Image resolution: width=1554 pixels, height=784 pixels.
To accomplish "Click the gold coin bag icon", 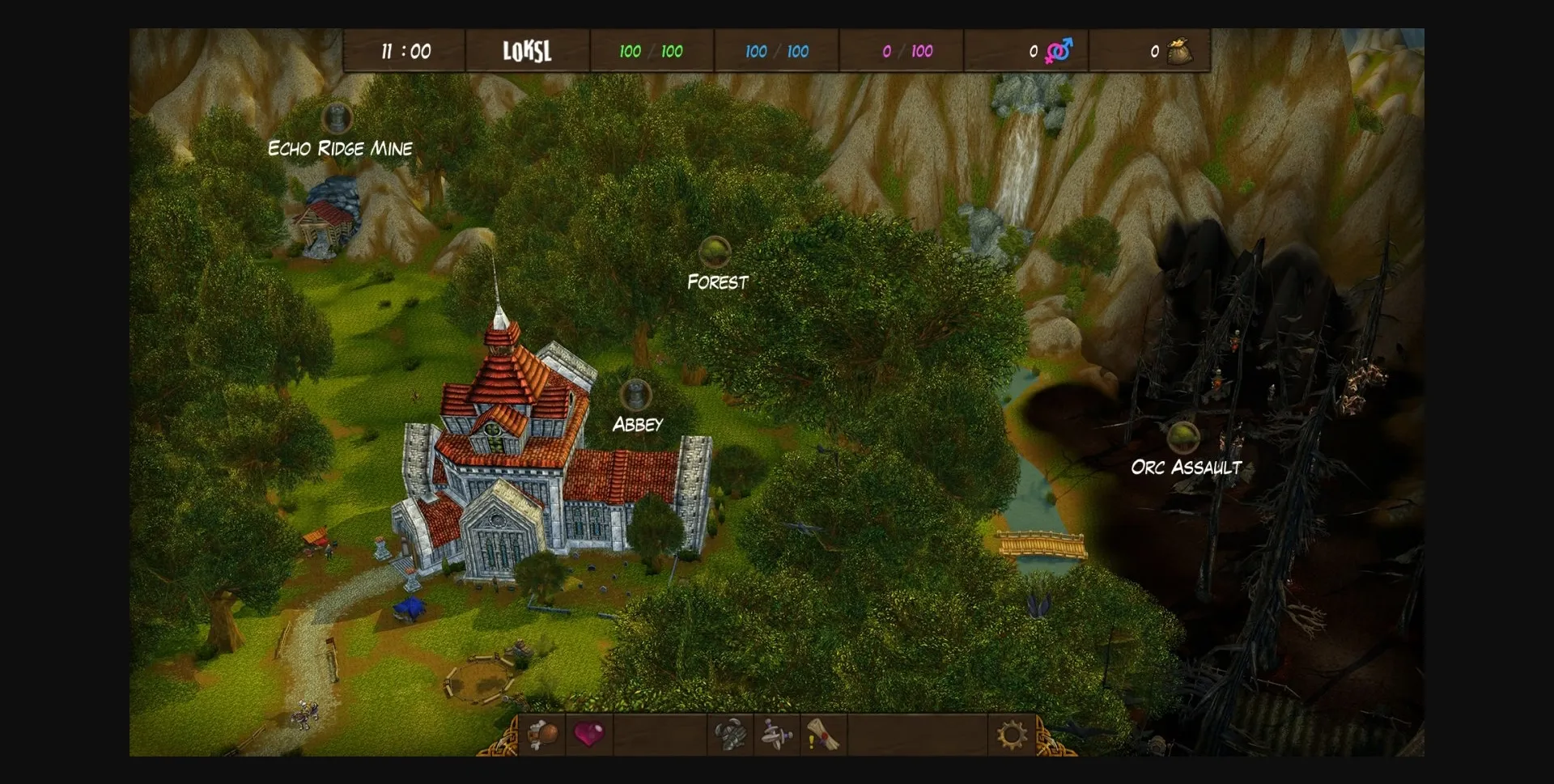I will pyautogui.click(x=1178, y=51).
